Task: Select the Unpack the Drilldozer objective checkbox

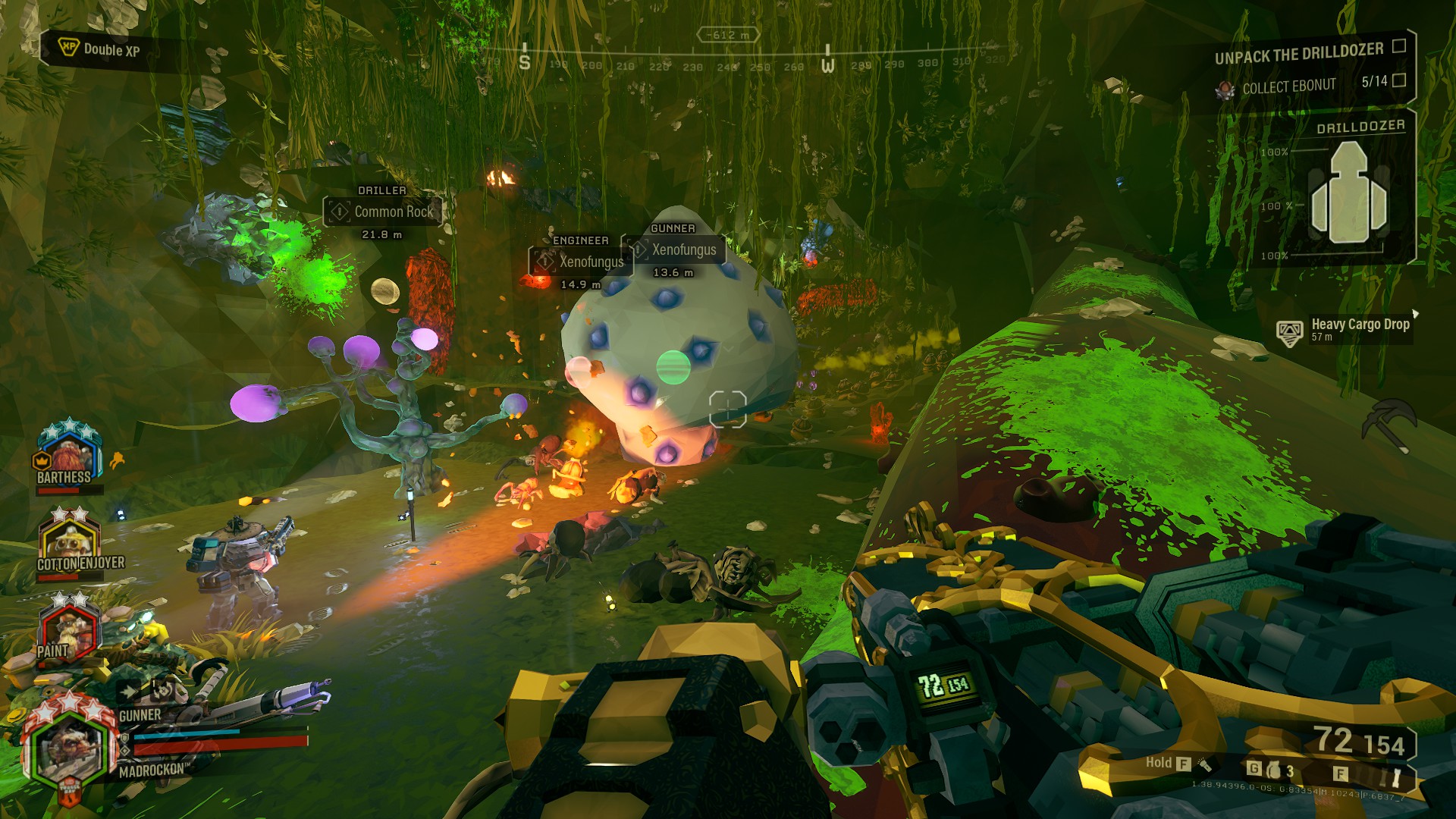Action: [1399, 46]
